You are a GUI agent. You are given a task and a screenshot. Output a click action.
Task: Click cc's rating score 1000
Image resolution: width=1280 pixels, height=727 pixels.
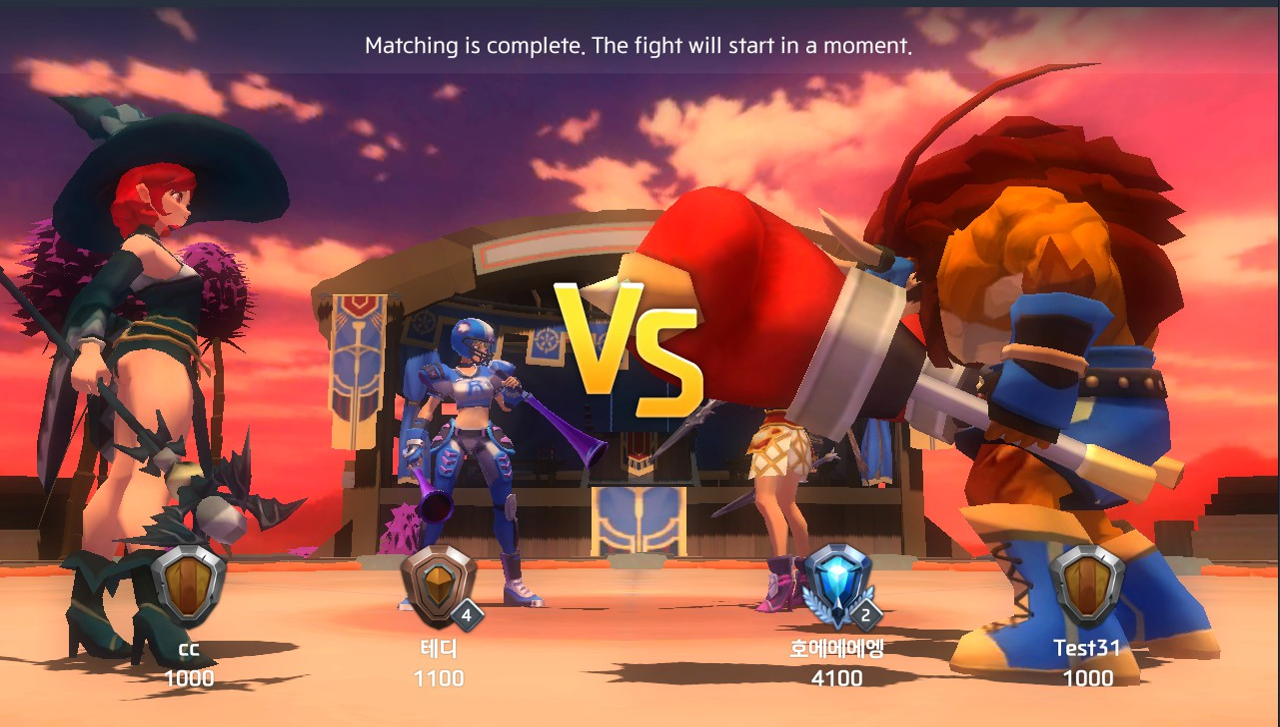coord(190,679)
